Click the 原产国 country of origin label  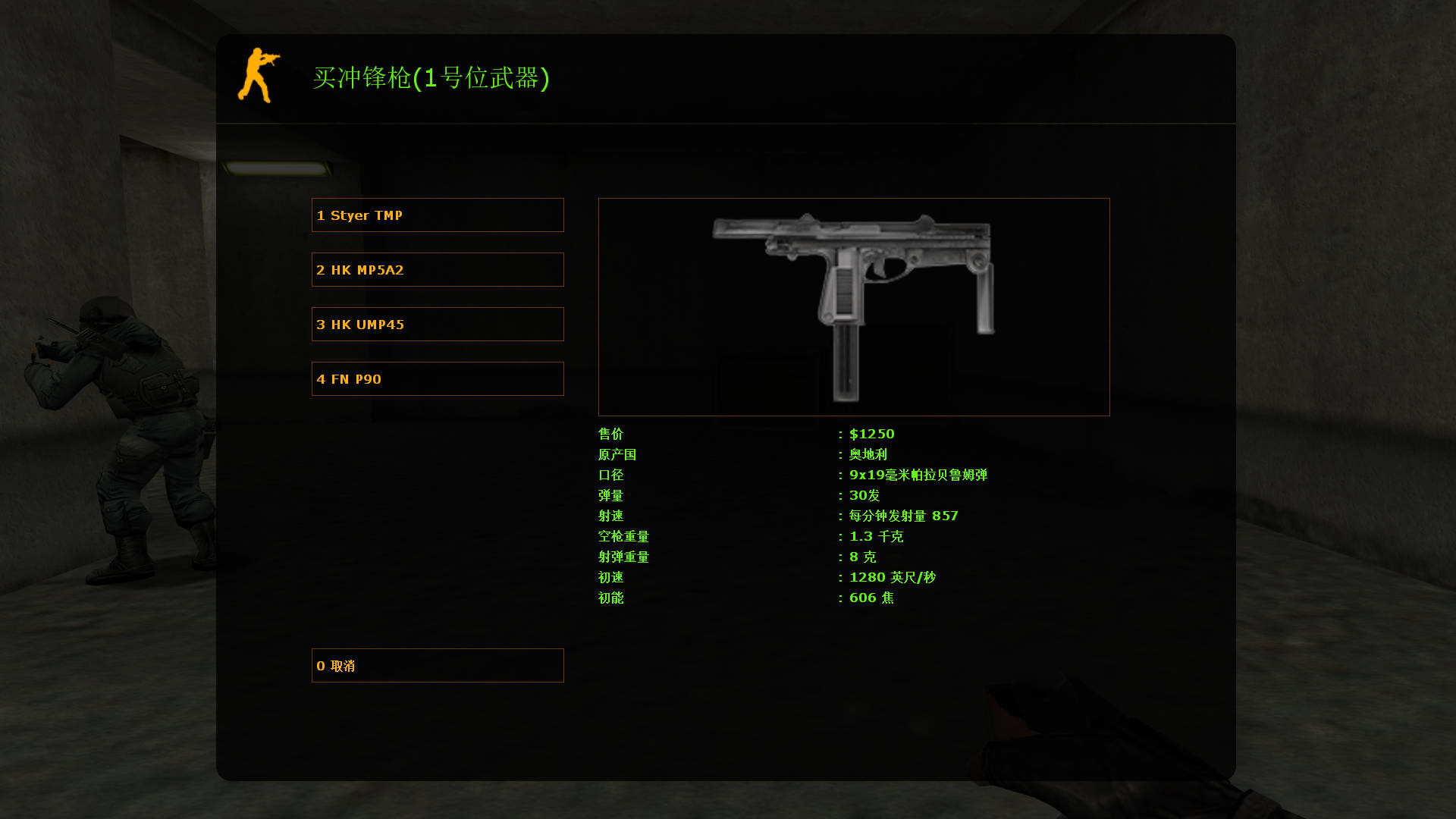pyautogui.click(x=617, y=454)
